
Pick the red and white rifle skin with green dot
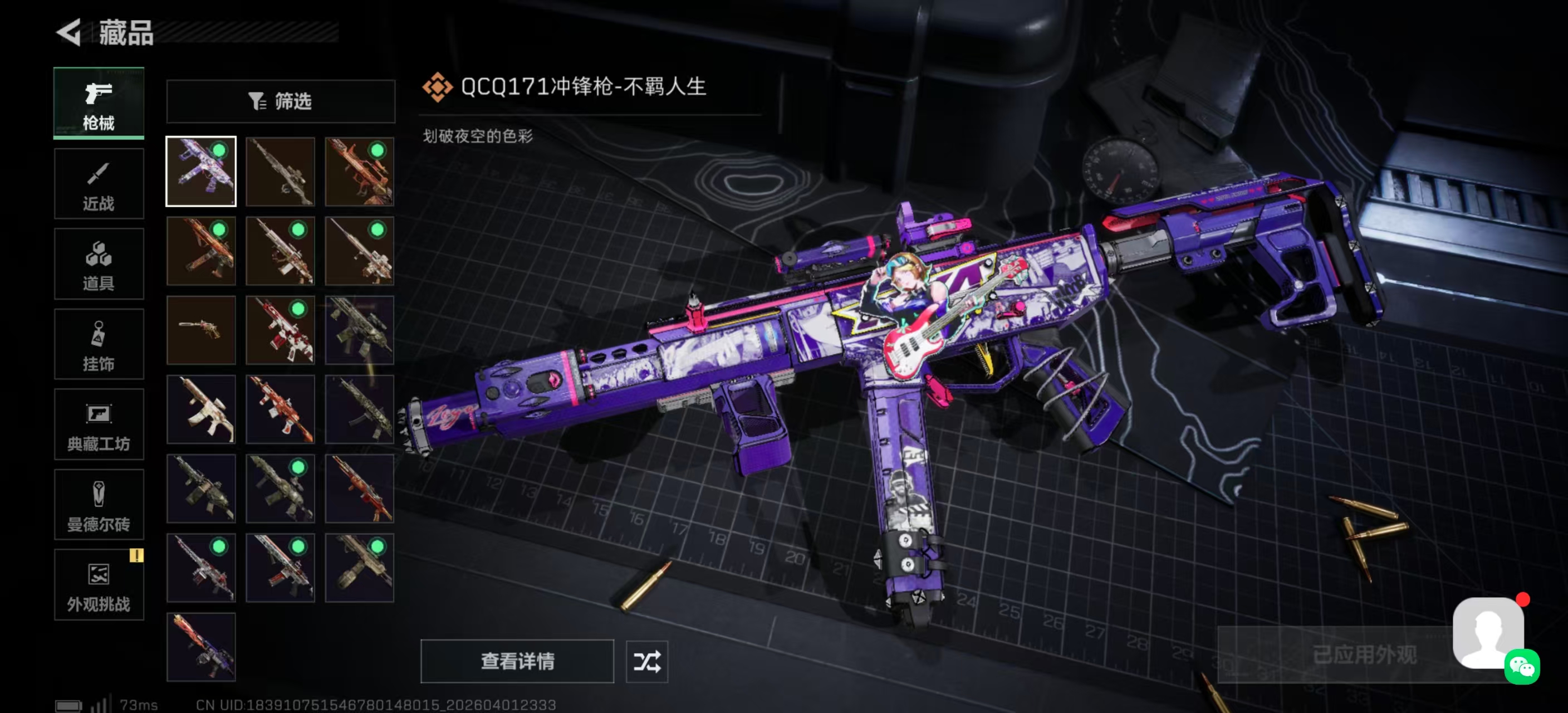point(280,330)
